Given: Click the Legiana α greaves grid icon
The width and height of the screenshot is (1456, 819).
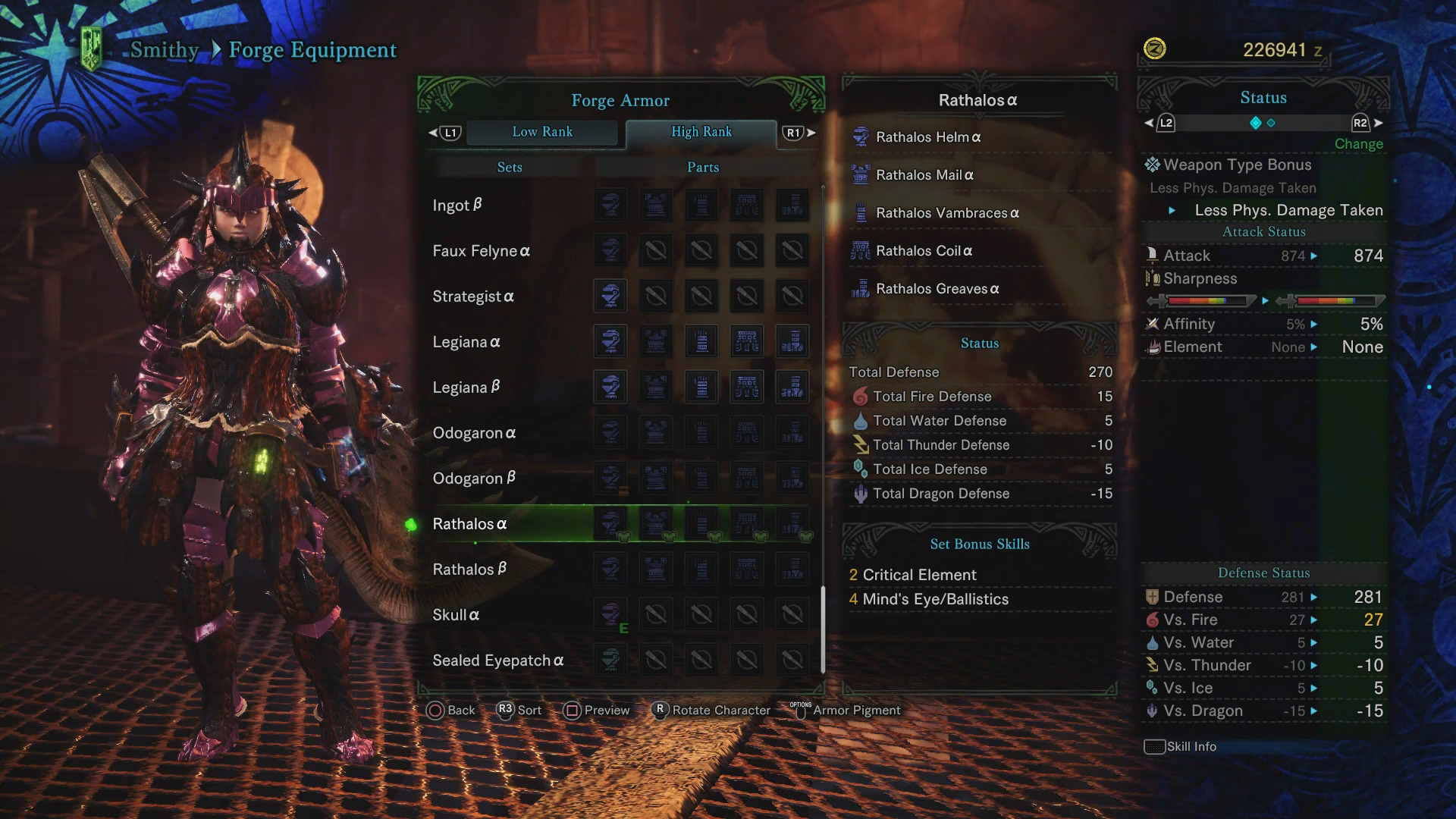Looking at the screenshot, I should [792, 341].
